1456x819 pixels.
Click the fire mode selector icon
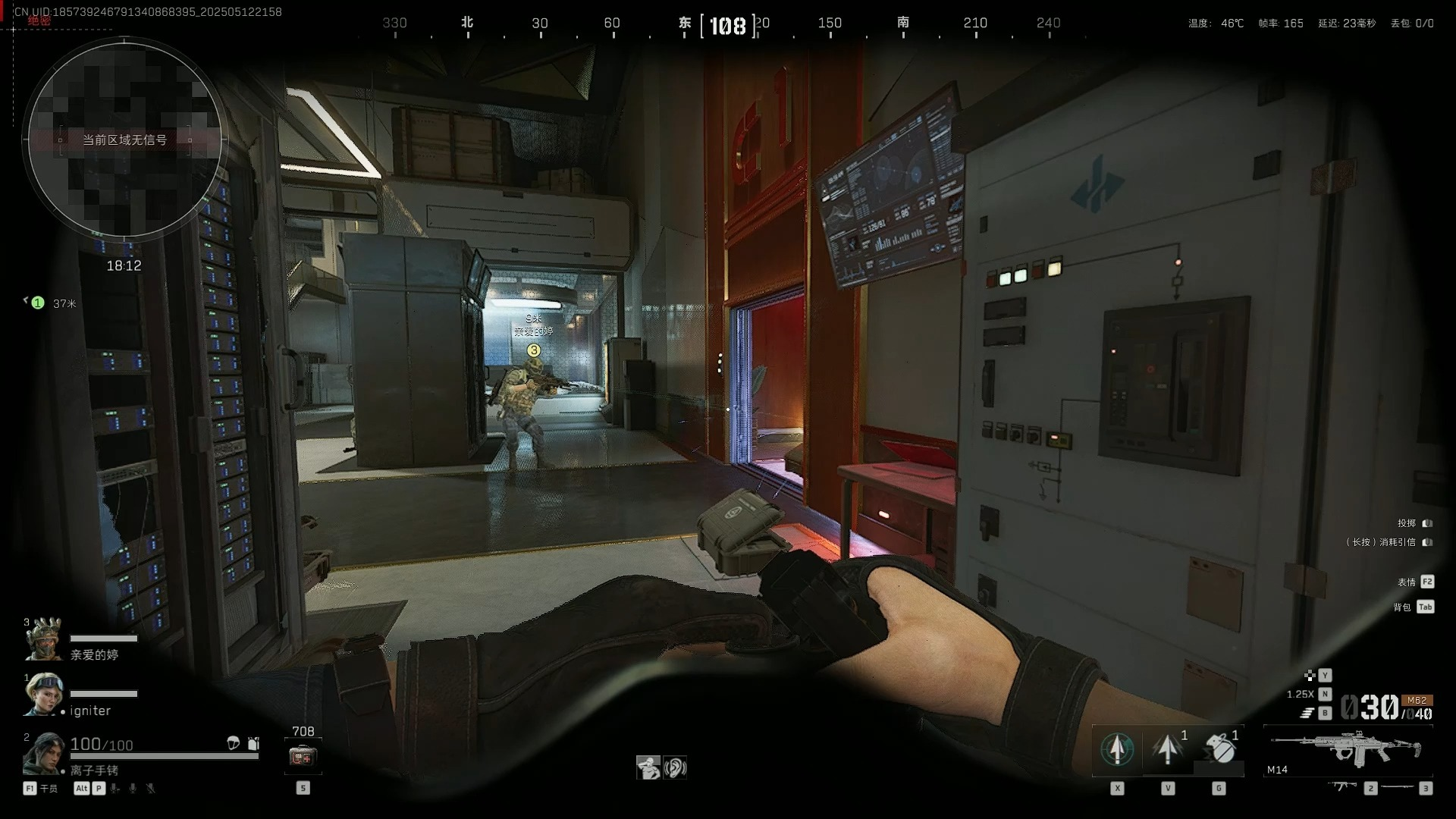coord(1307,713)
